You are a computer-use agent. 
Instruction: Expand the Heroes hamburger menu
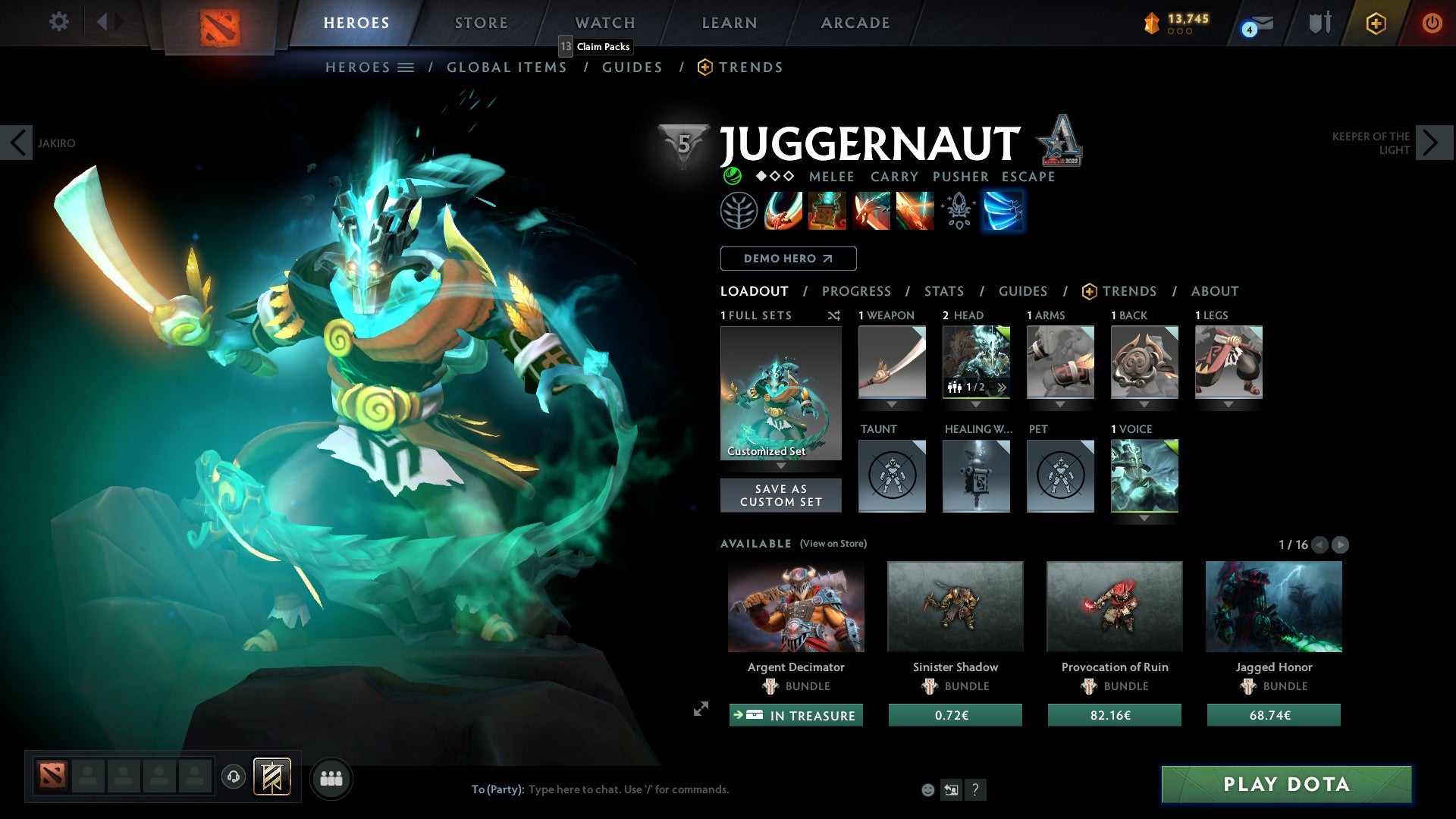405,67
